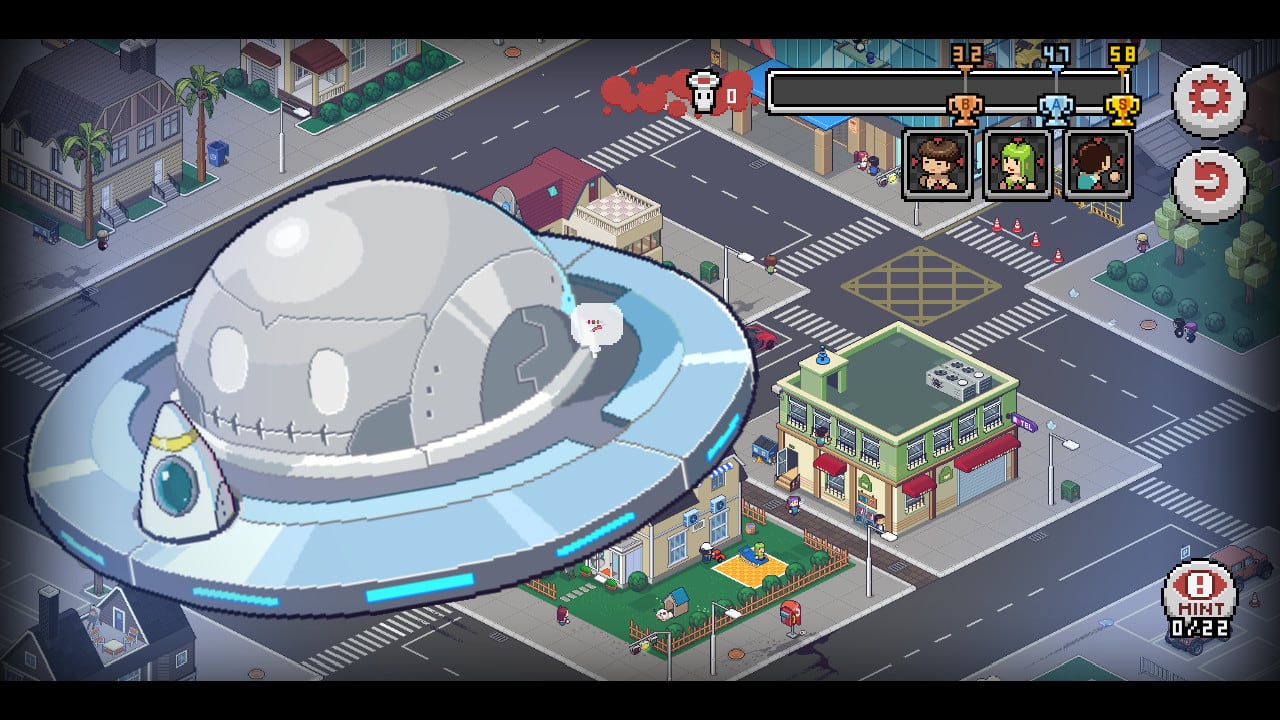
Task: Open settings with the gear button
Action: (1209, 100)
